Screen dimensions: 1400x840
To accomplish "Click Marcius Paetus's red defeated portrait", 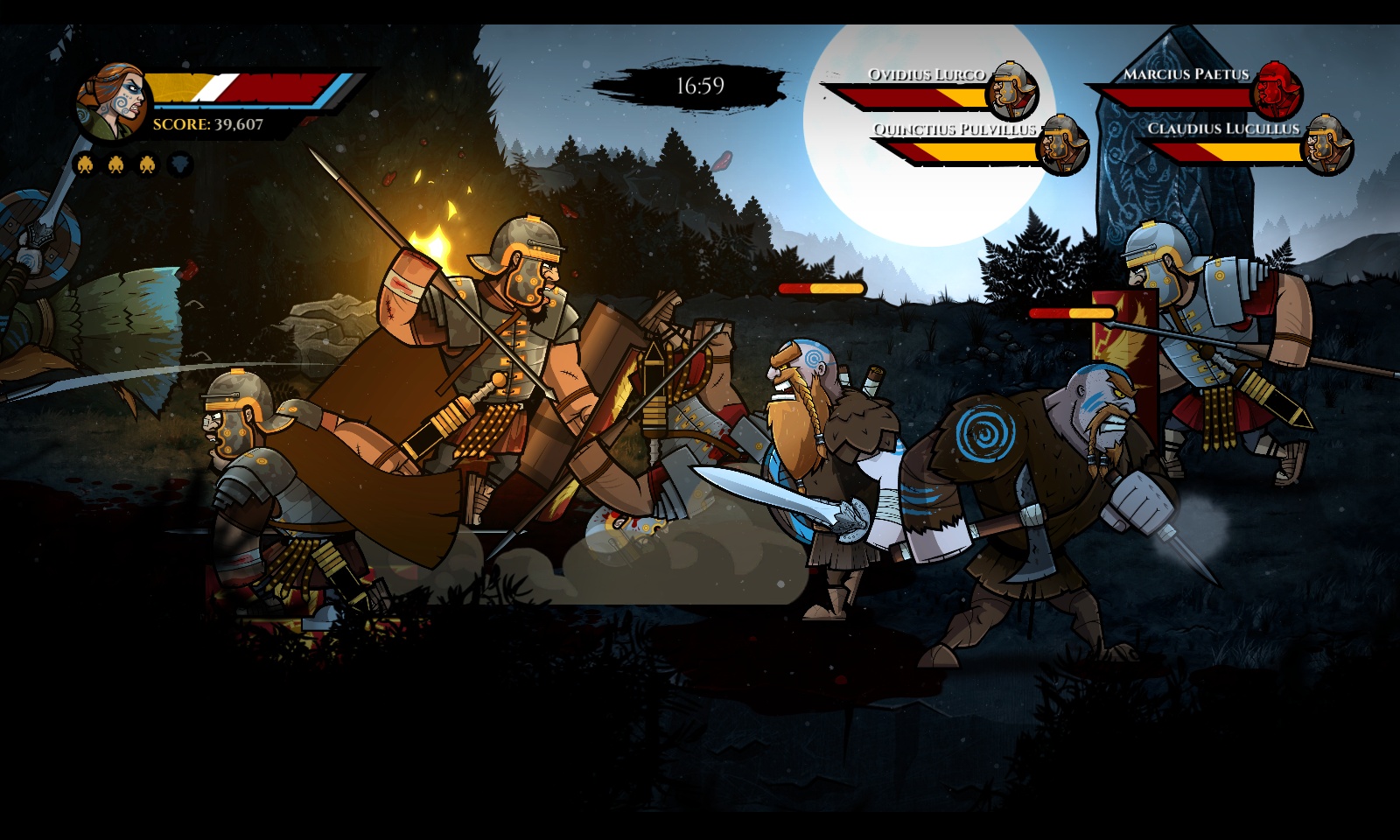I will tap(1277, 90).
